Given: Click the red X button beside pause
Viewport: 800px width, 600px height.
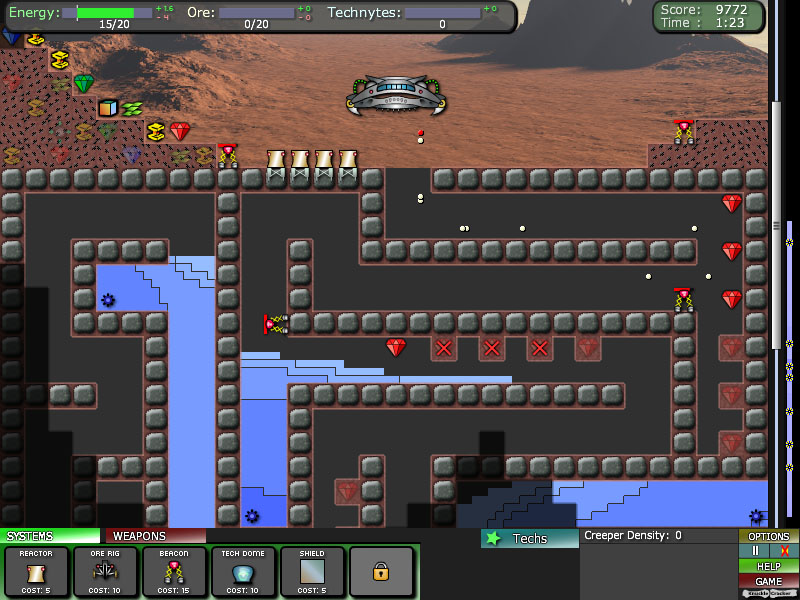Looking at the screenshot, I should click(x=784, y=551).
